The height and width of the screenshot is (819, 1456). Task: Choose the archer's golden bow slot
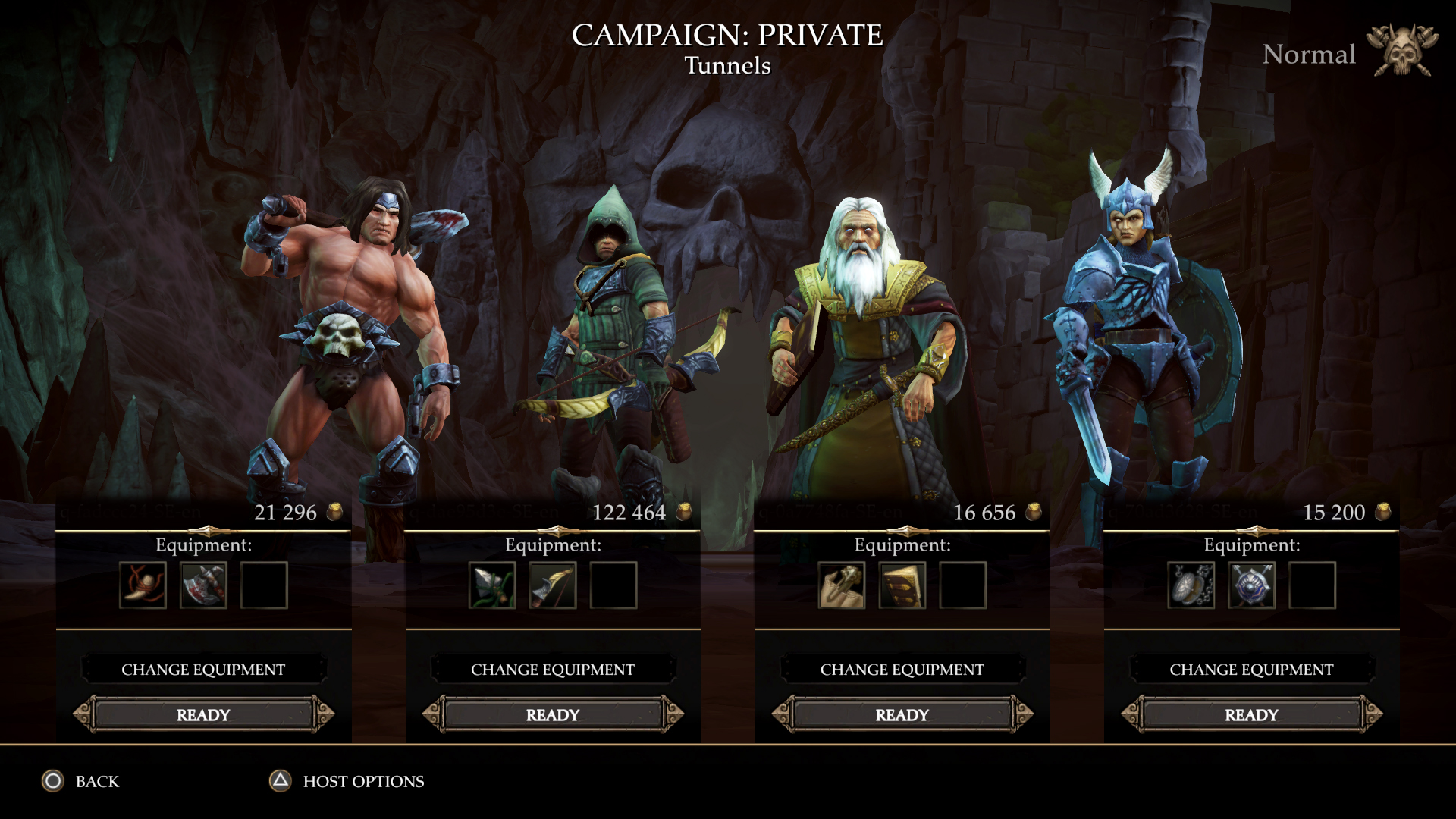click(553, 585)
